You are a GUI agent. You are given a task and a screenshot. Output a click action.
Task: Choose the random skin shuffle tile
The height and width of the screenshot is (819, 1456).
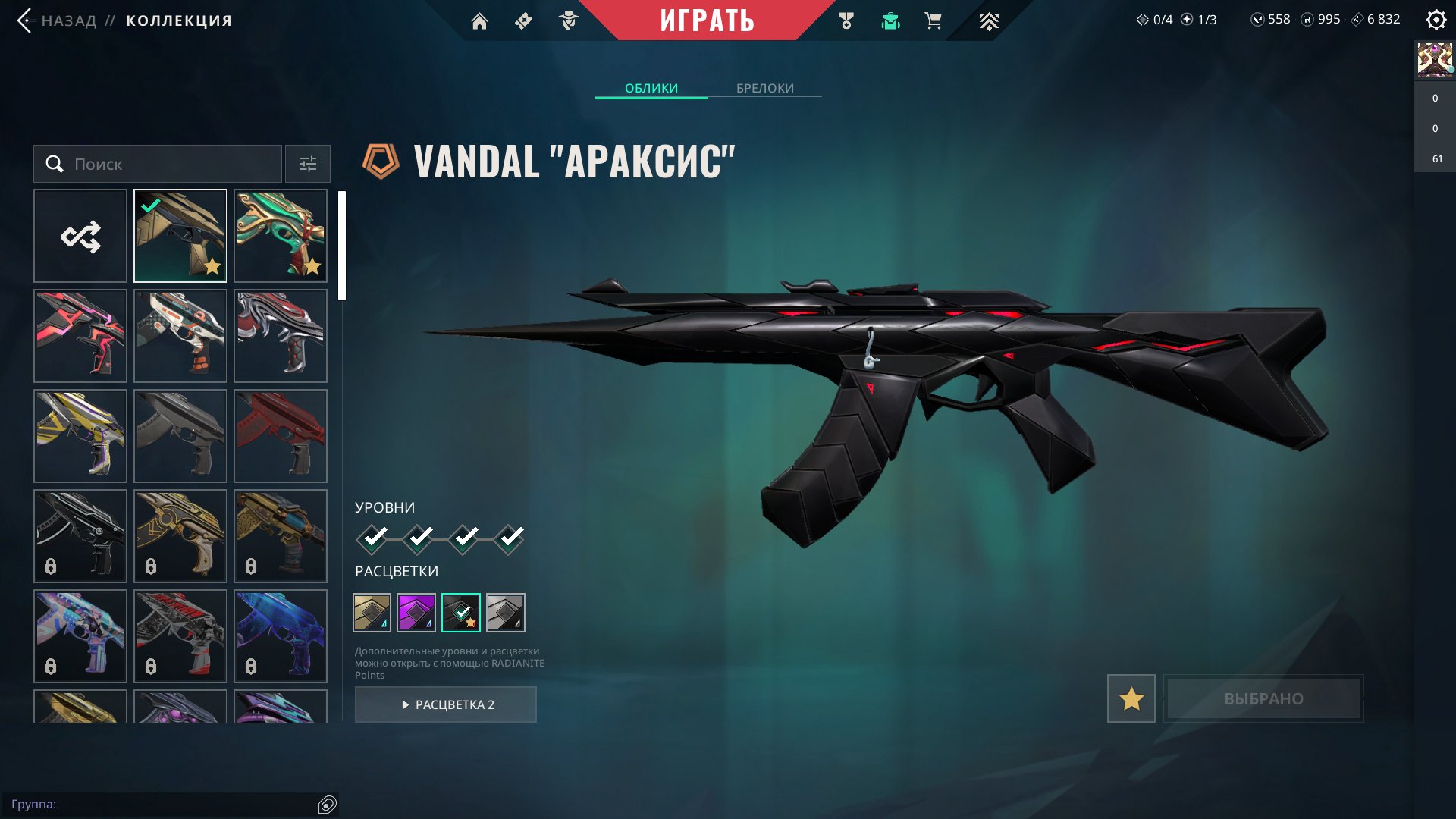pos(80,236)
